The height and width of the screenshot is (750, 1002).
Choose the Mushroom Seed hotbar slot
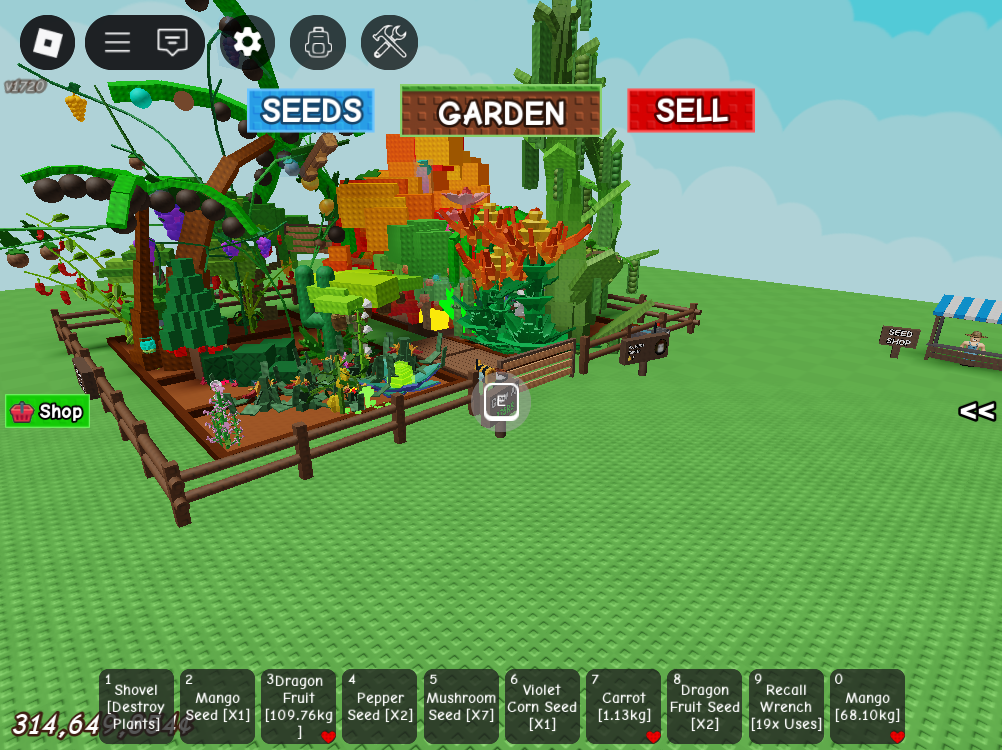pyautogui.click(x=461, y=706)
